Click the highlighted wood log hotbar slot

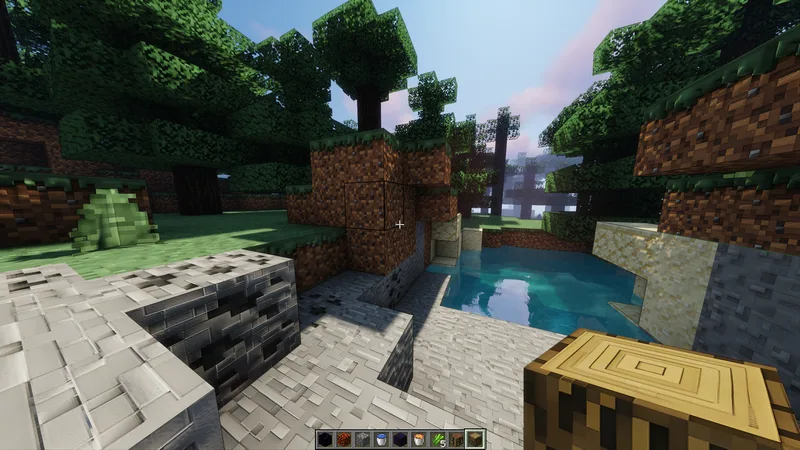[475, 439]
